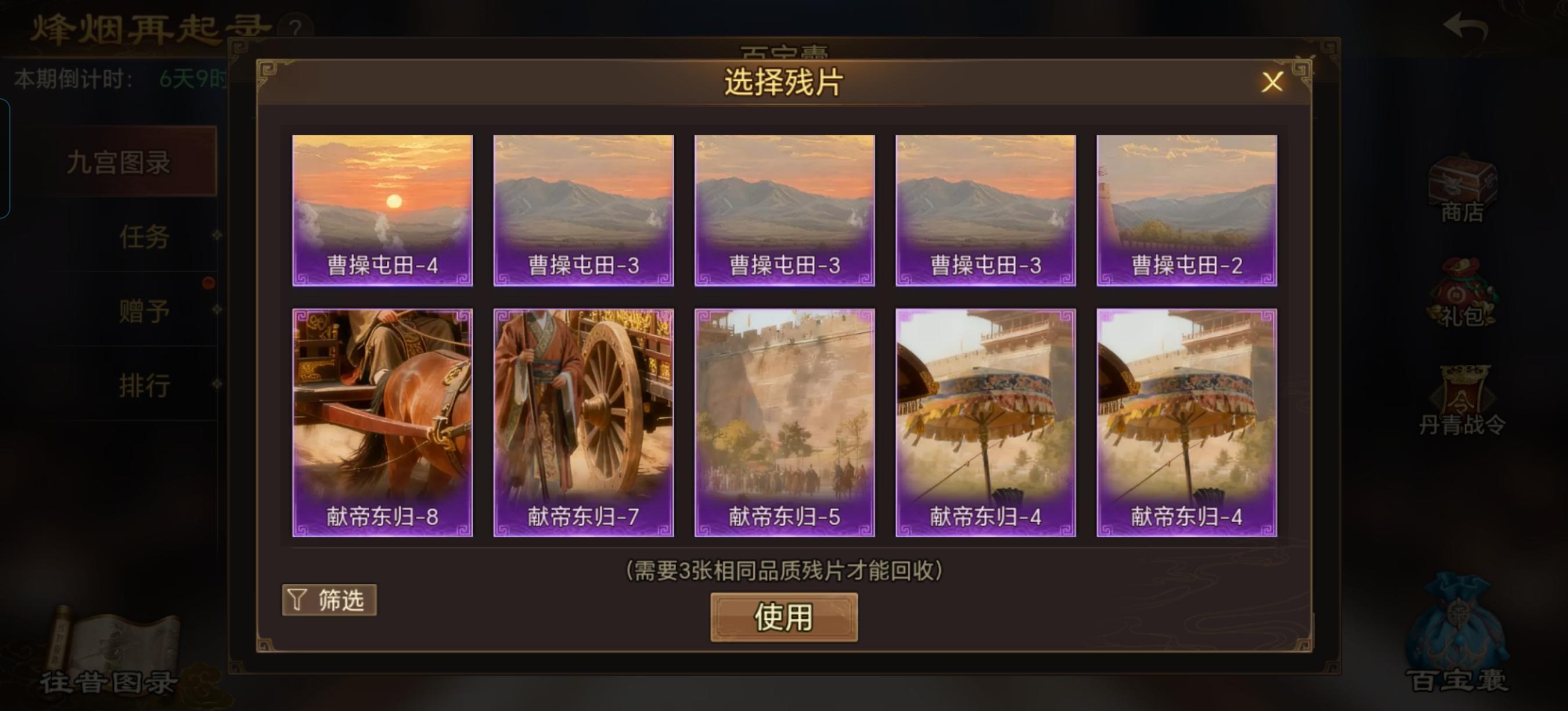Click the question mark help icon
This screenshot has height=711, width=1568.
click(296, 27)
